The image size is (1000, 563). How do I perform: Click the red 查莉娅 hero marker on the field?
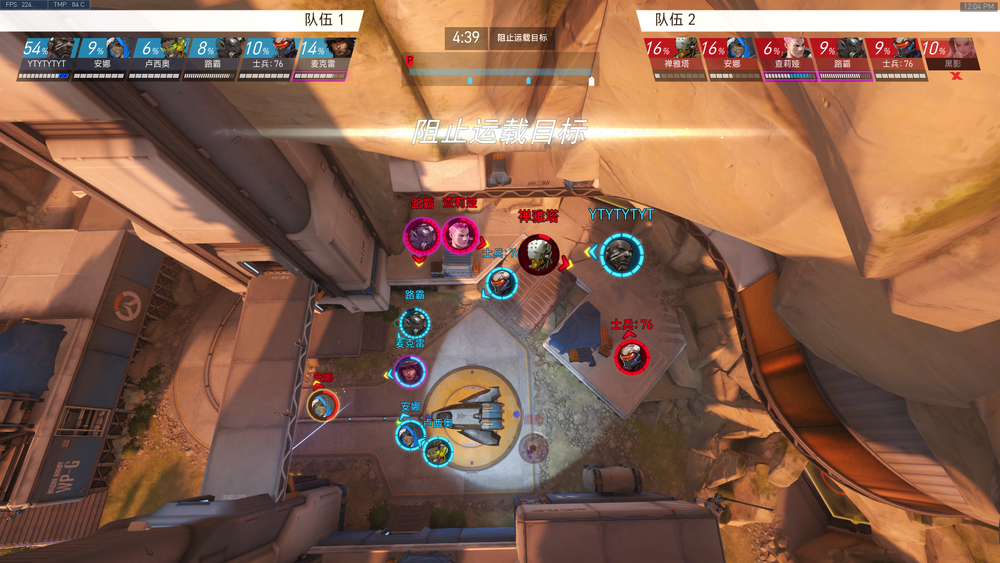point(460,237)
